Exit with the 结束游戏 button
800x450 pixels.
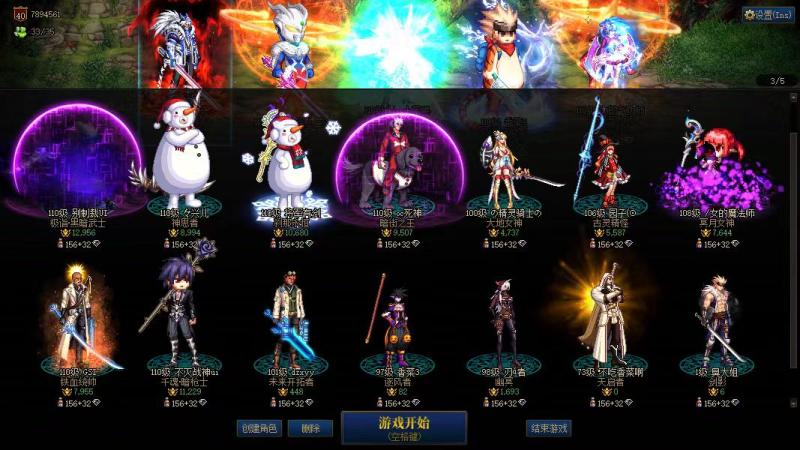[549, 428]
